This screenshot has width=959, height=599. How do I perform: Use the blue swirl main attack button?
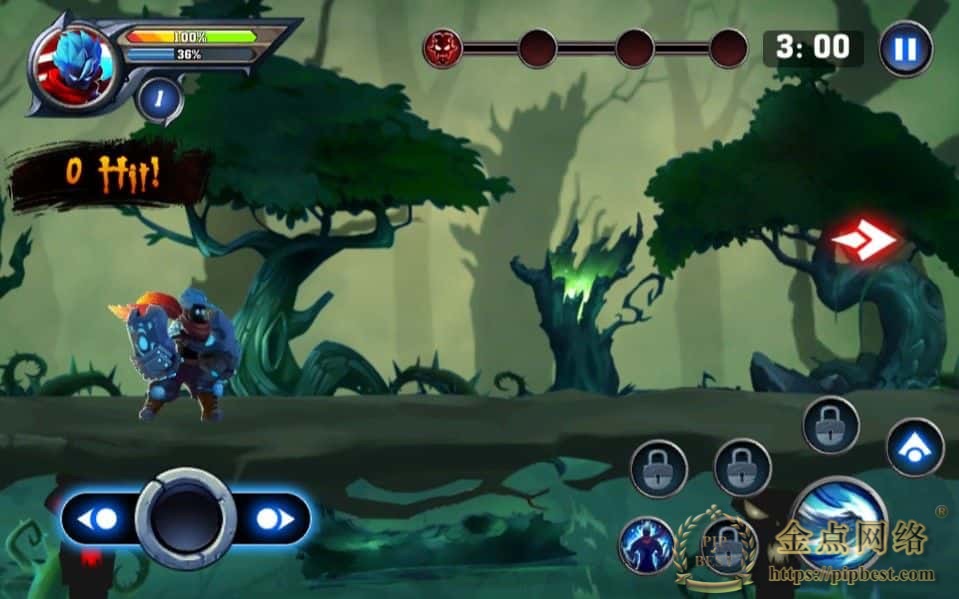(x=837, y=523)
